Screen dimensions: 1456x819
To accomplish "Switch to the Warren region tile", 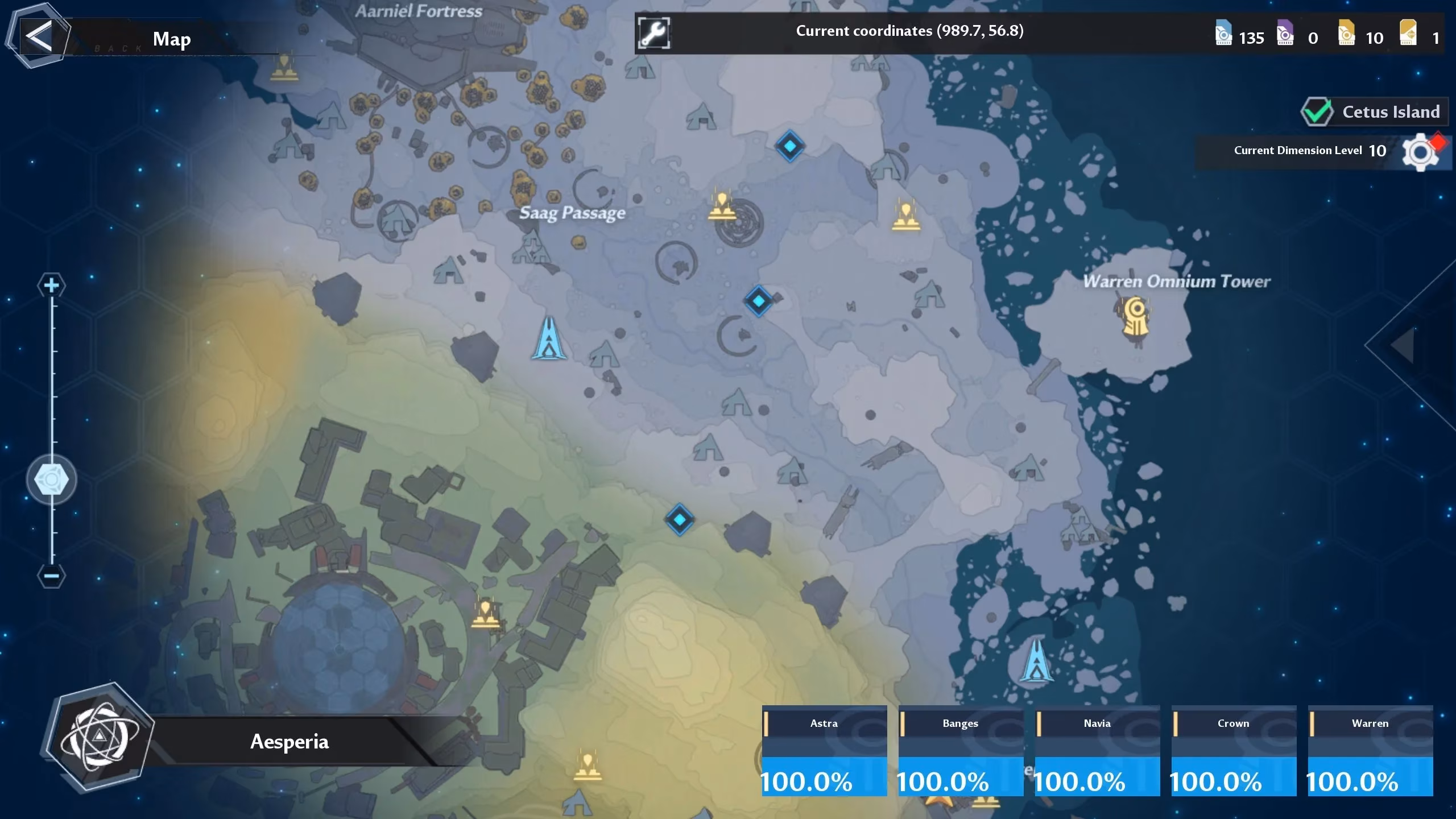I will 1370,751.
